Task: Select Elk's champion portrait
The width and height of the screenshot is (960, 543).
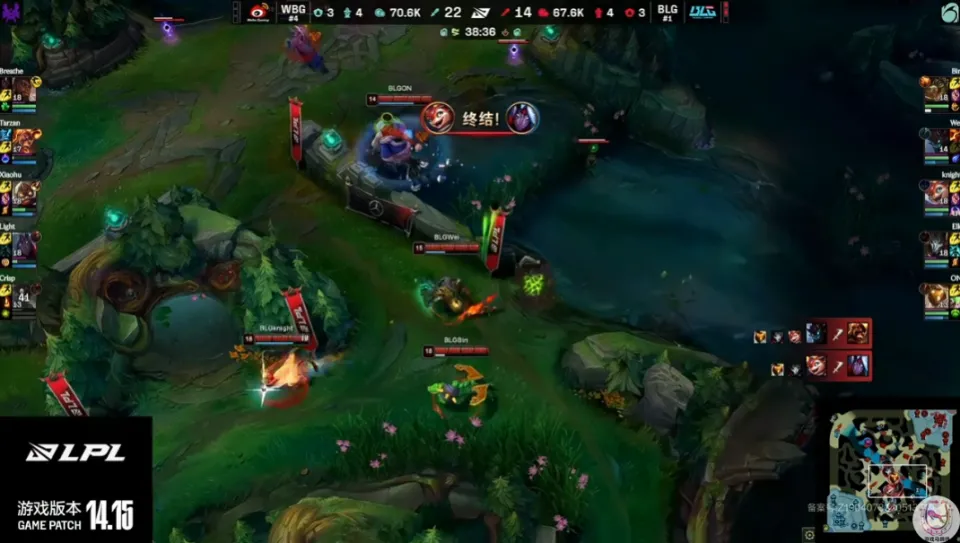Action: tap(937, 245)
